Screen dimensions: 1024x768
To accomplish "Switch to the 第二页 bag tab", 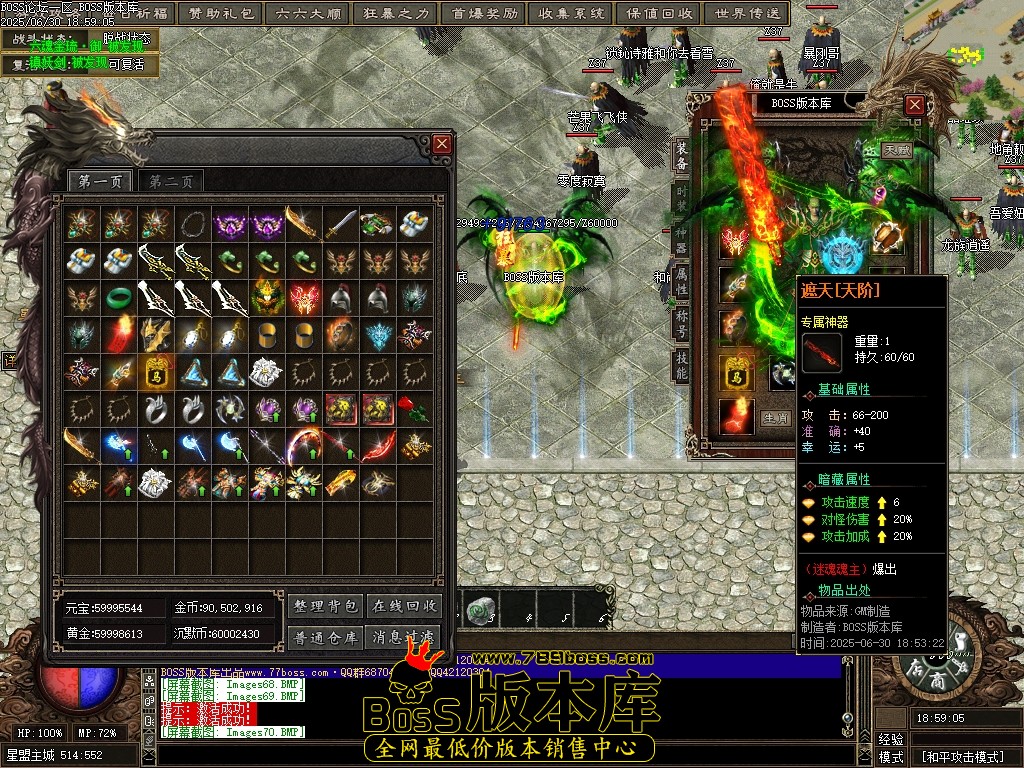I will [x=171, y=182].
